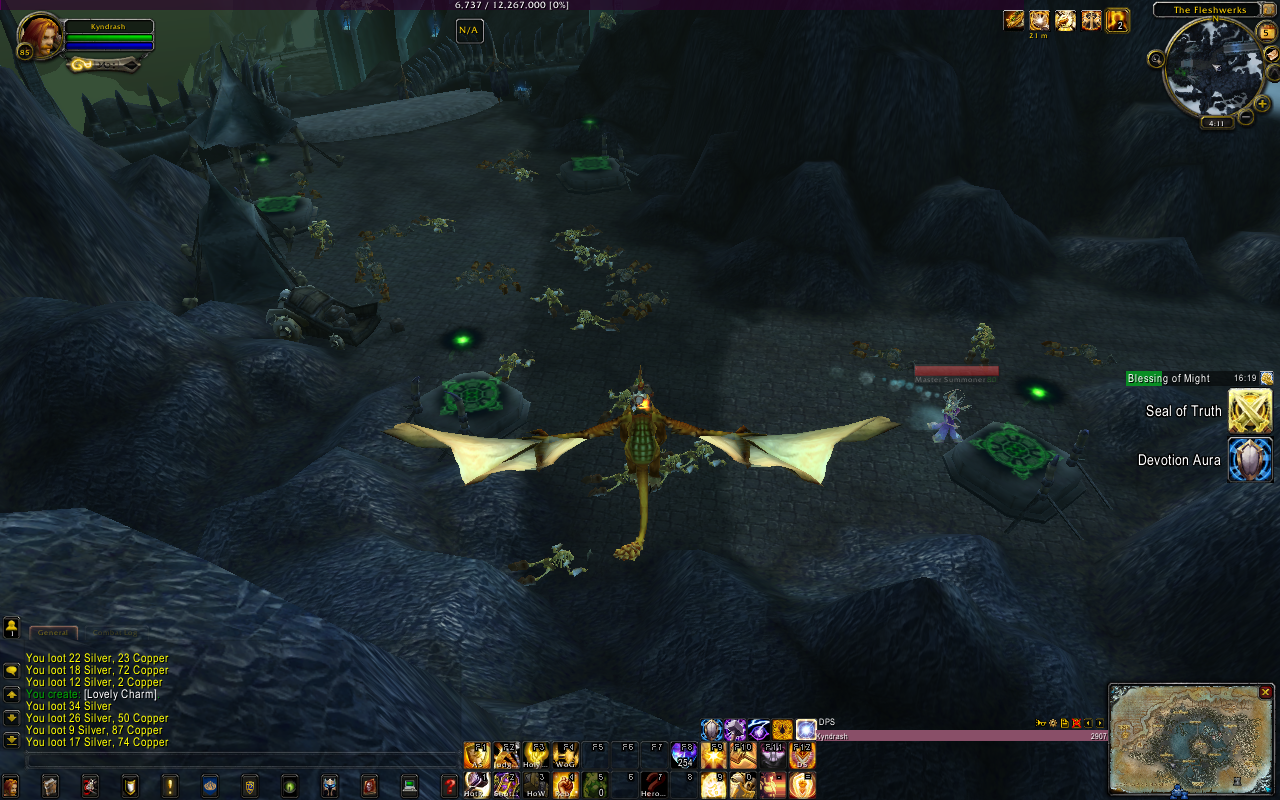Close the zone map panel
1280x800 pixels.
(1265, 692)
